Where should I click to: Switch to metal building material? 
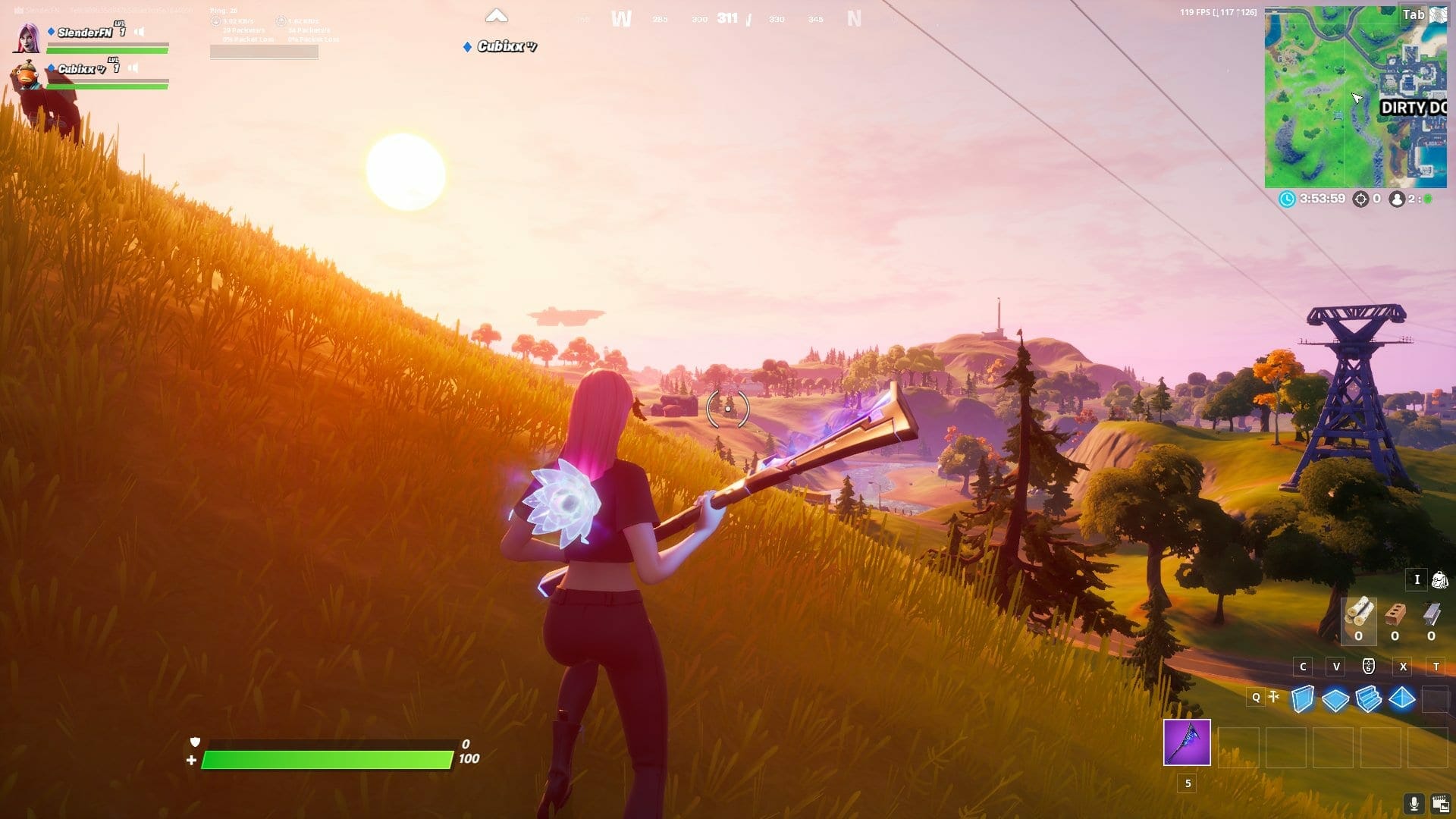1431,613
